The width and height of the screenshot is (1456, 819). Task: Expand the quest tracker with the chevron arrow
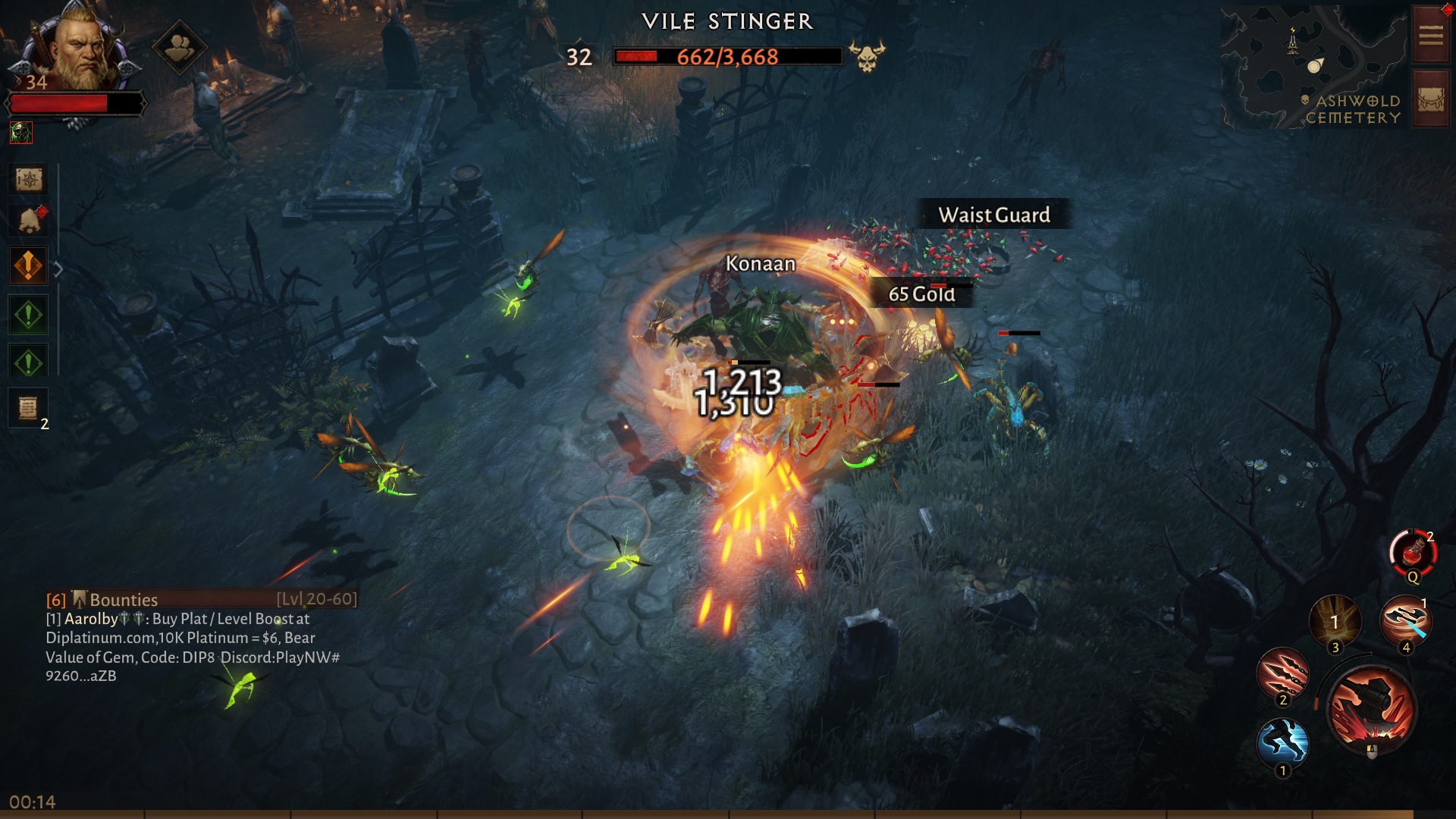(58, 267)
